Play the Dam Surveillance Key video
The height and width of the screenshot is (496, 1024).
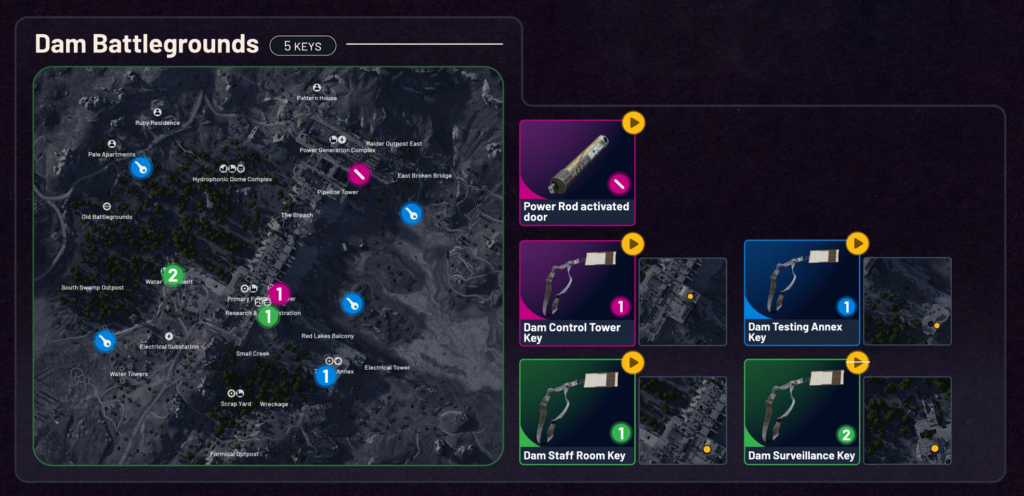857,362
